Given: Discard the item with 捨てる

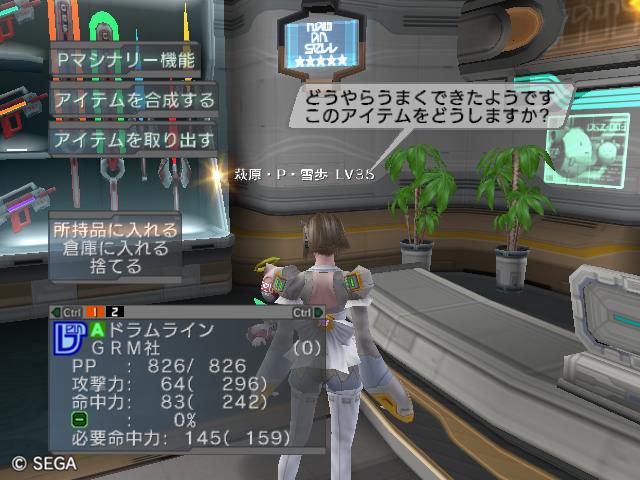Looking at the screenshot, I should 117,267.
